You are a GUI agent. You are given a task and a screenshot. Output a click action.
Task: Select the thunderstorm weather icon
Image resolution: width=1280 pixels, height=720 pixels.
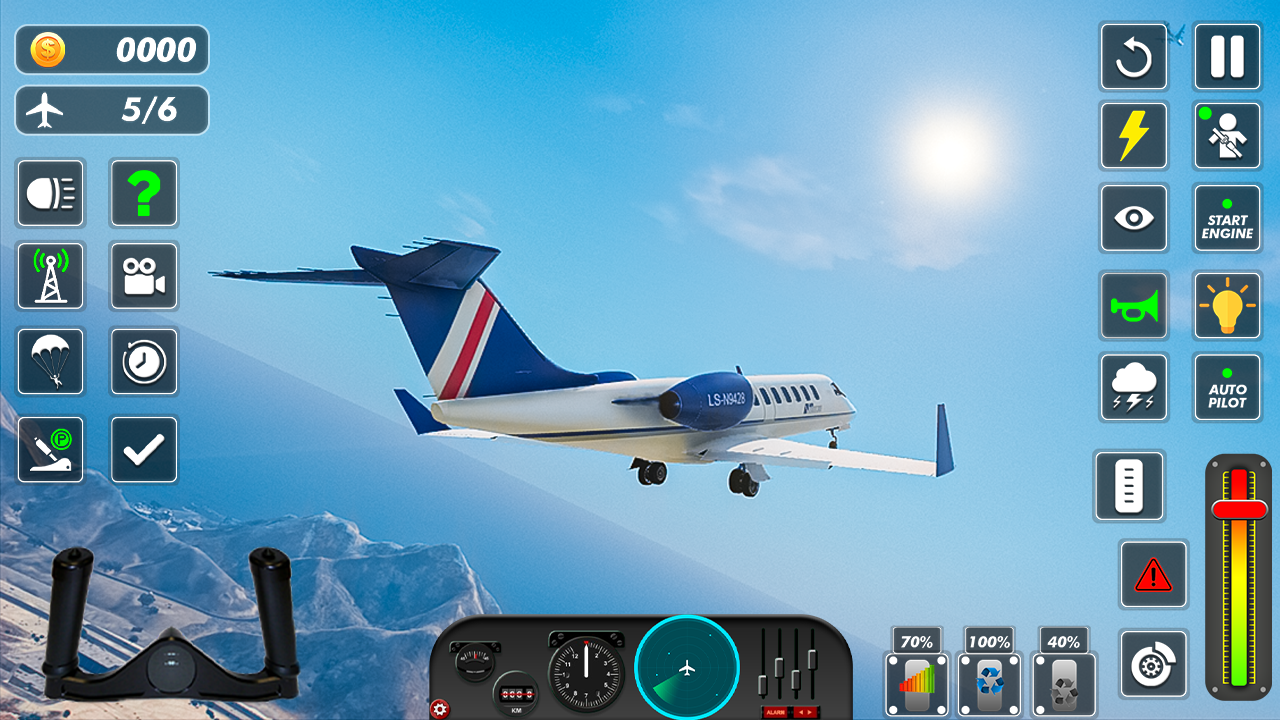[x=1134, y=388]
